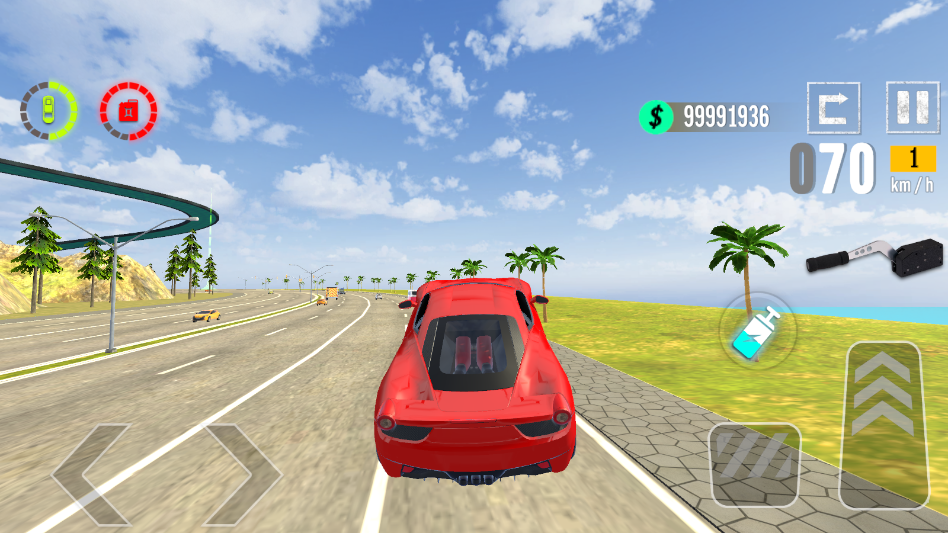The height and width of the screenshot is (533, 948).
Task: Tap the camera switch arrow button
Action: 833,106
